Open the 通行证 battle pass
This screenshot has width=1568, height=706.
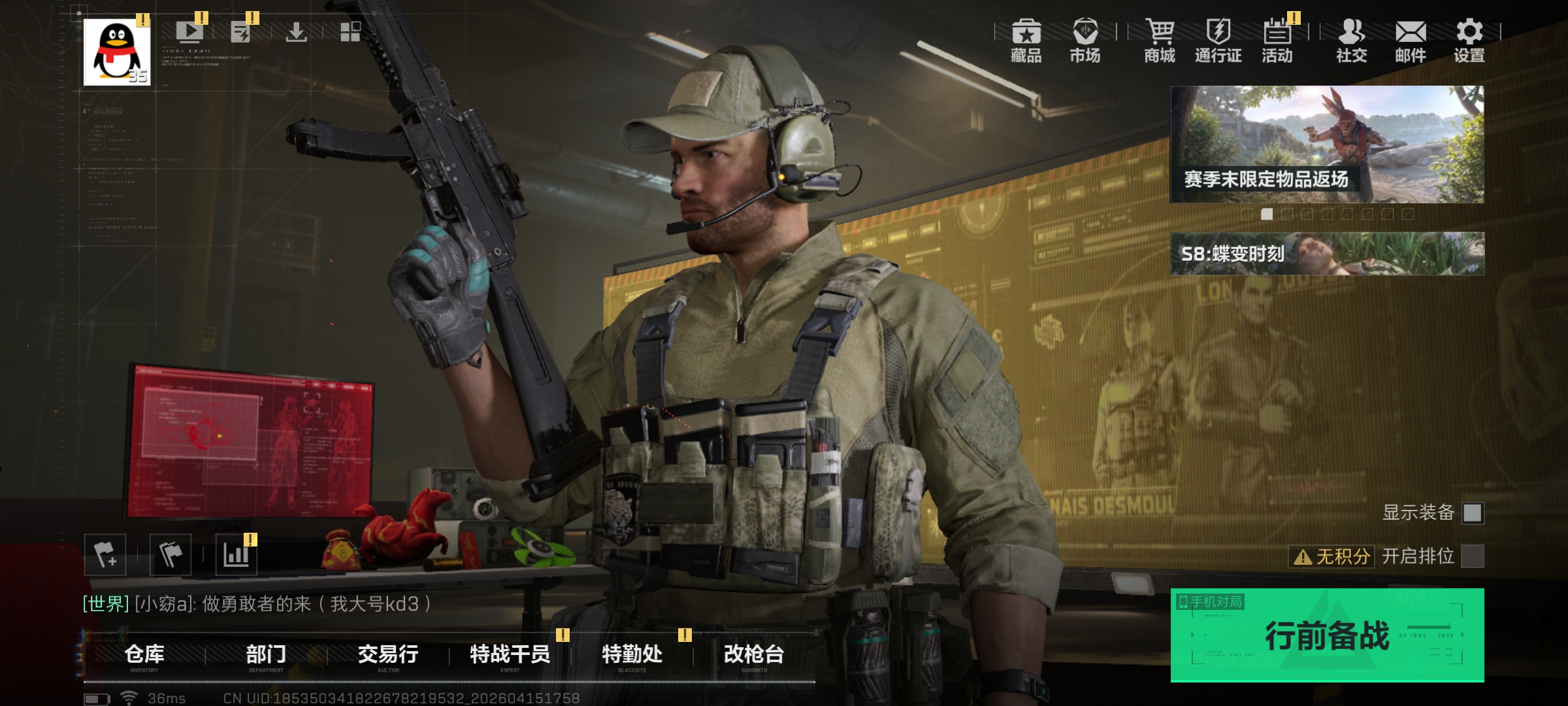coord(1218,41)
